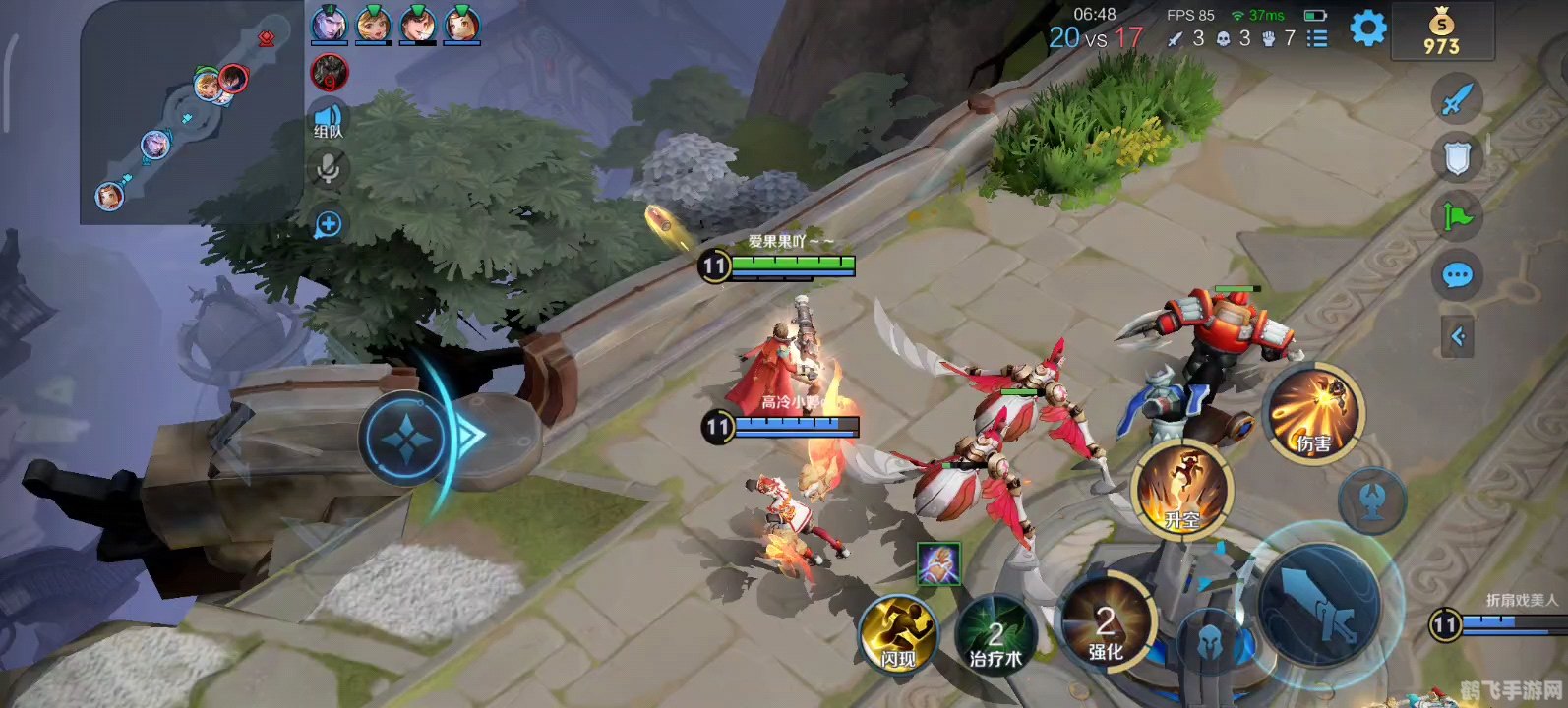Open the blue chat bubble quick messages
Image resolution: width=1568 pixels, height=708 pixels.
1457,275
